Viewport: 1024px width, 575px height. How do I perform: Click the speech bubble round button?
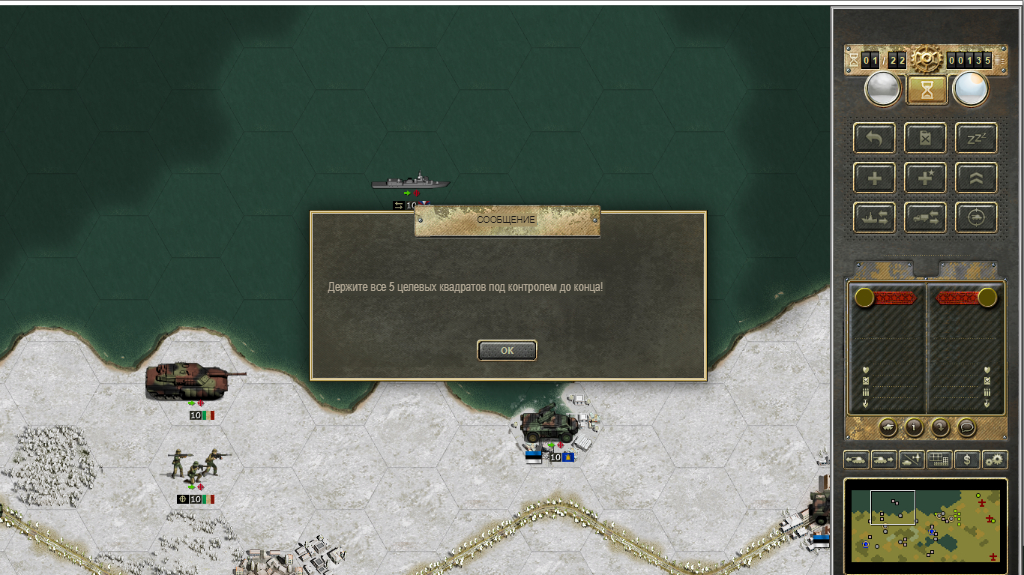(967, 428)
